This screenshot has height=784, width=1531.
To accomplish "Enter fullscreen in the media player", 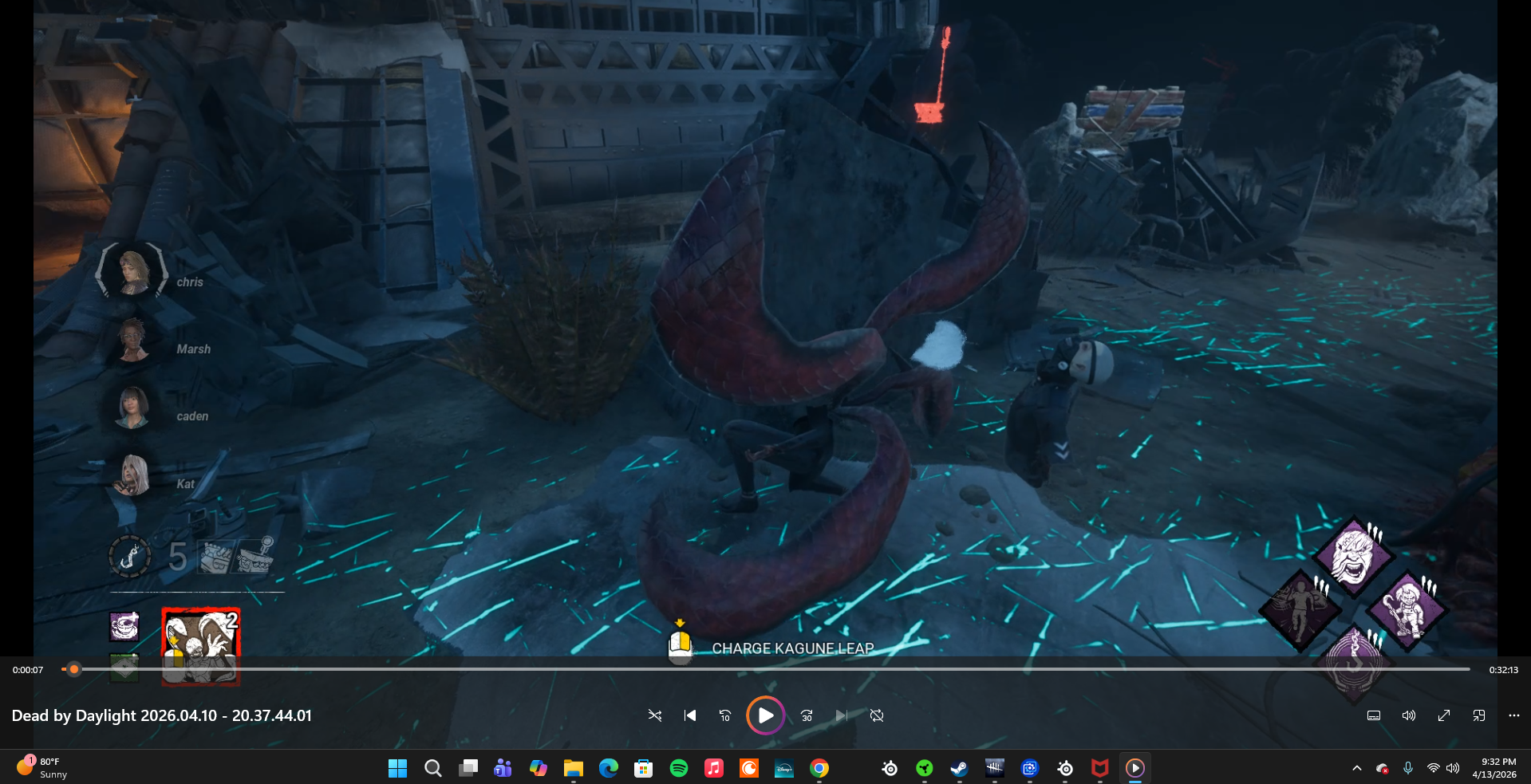I will pos(1443,715).
